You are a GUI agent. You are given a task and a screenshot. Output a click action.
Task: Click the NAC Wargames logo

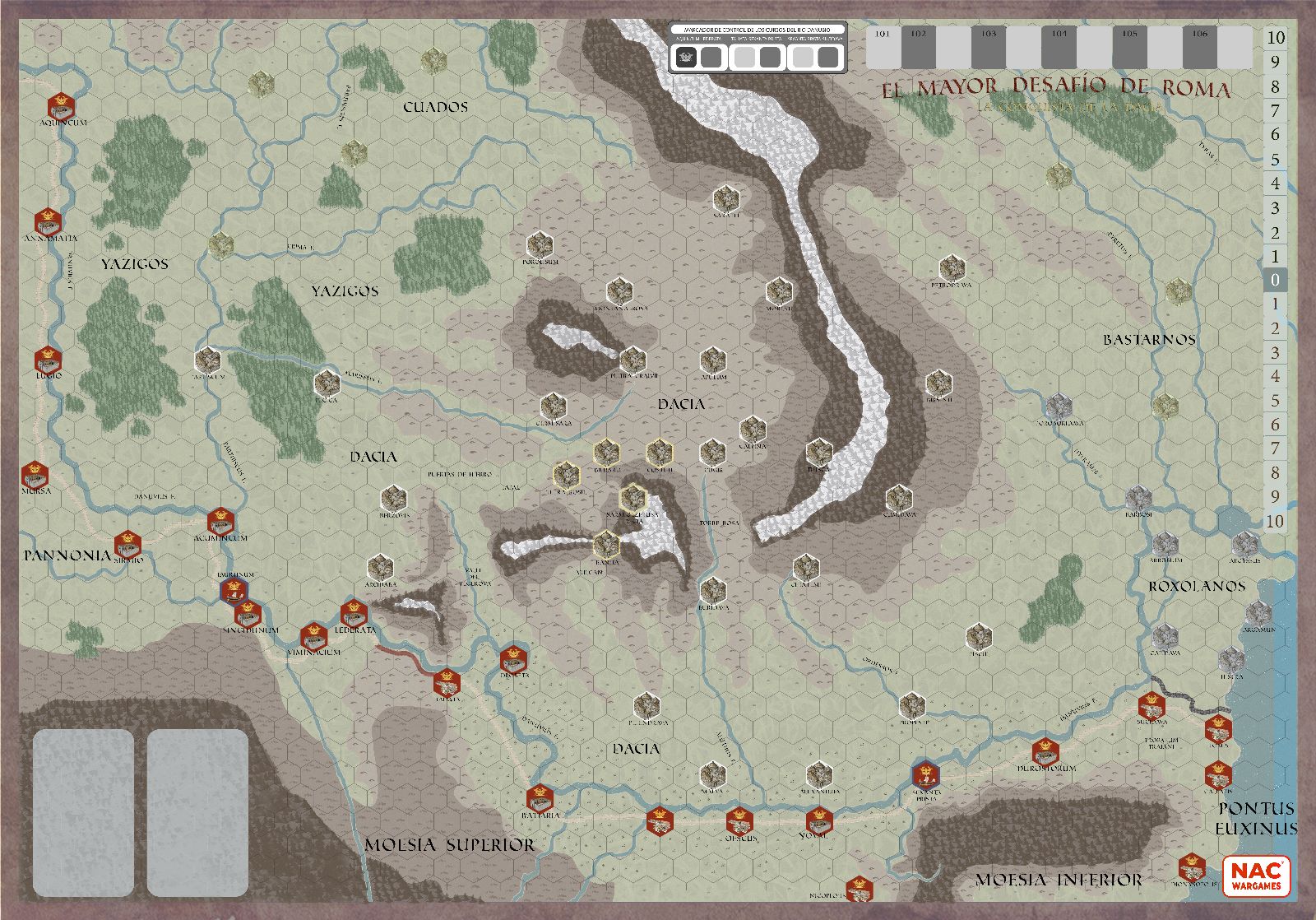[x=1256, y=876]
